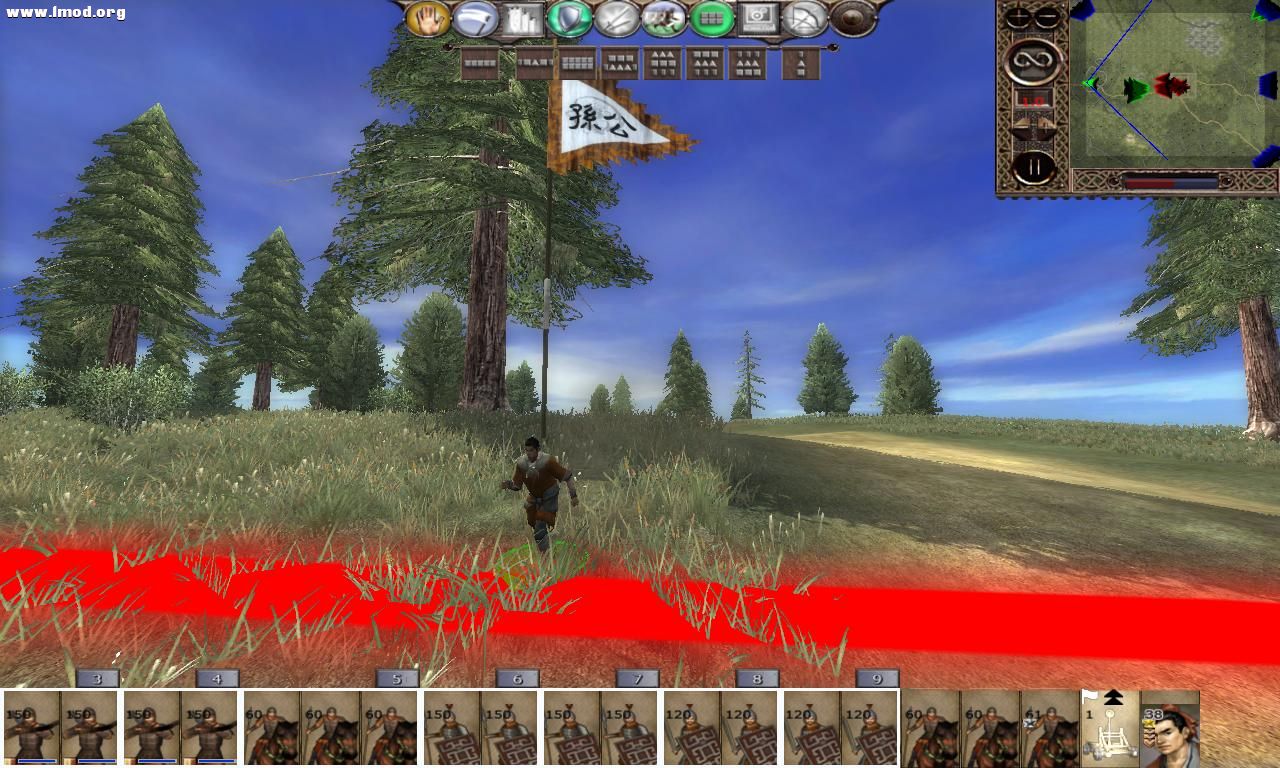Zoom out the minimap with the minus button
Viewport: 1280px width, 768px height.
click(x=1046, y=17)
